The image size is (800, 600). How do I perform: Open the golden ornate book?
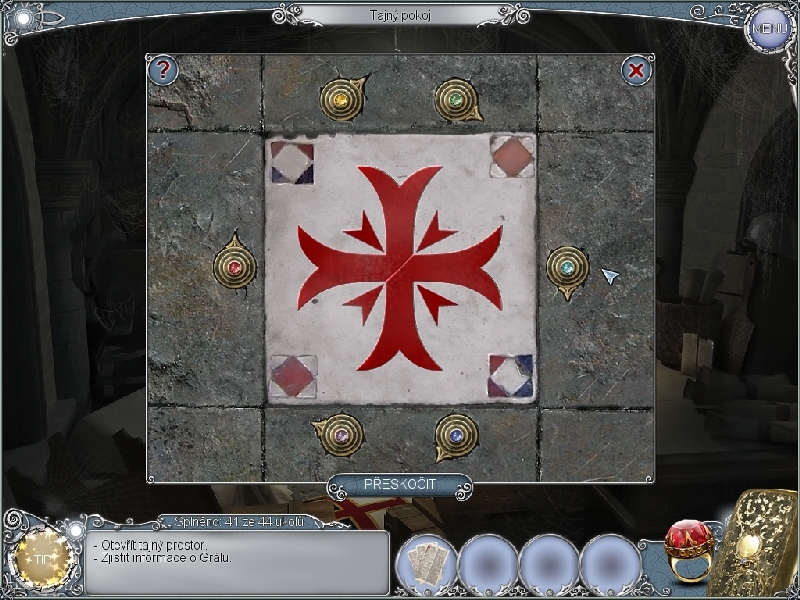(764, 544)
